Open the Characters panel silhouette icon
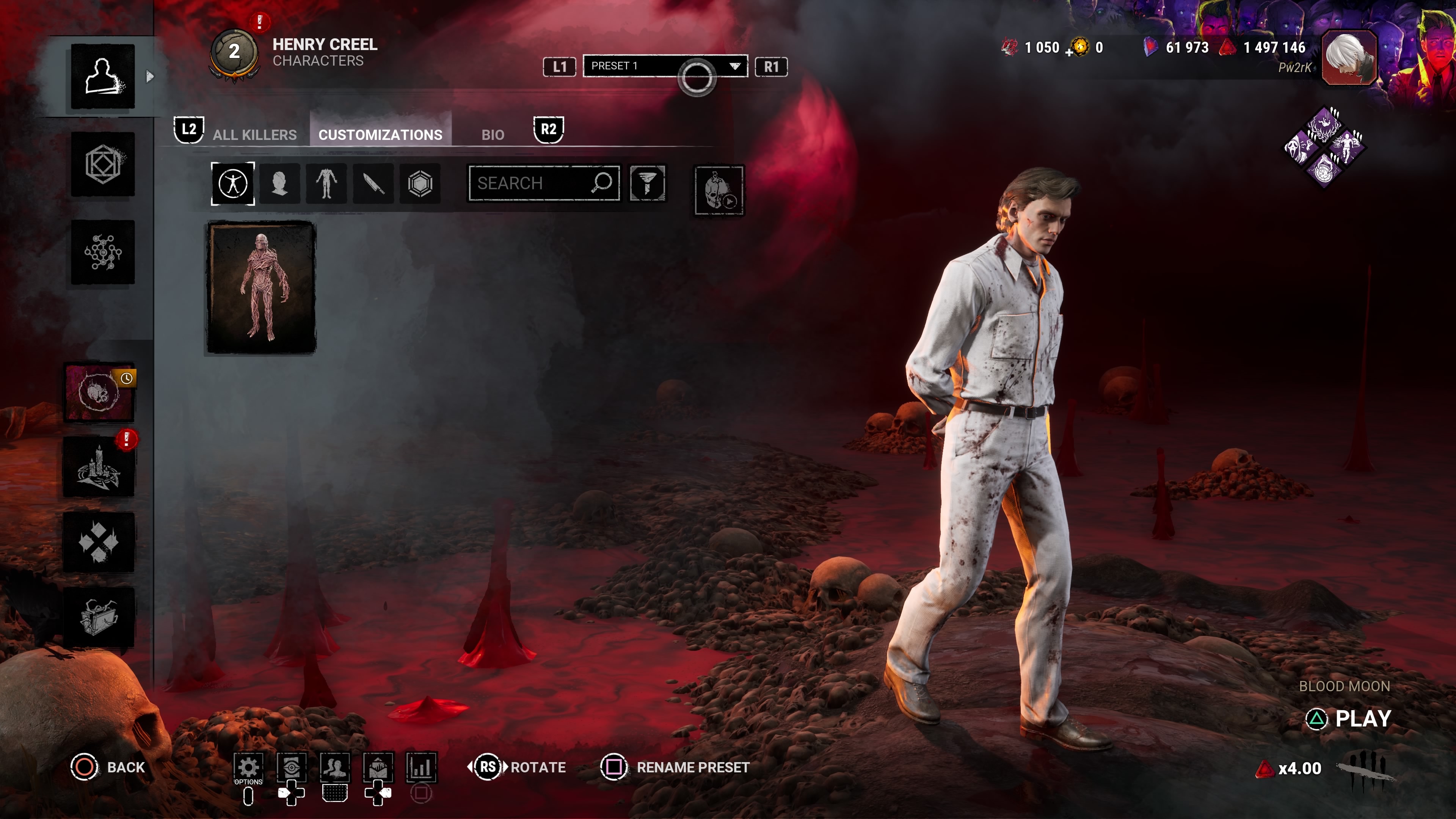 (103, 76)
